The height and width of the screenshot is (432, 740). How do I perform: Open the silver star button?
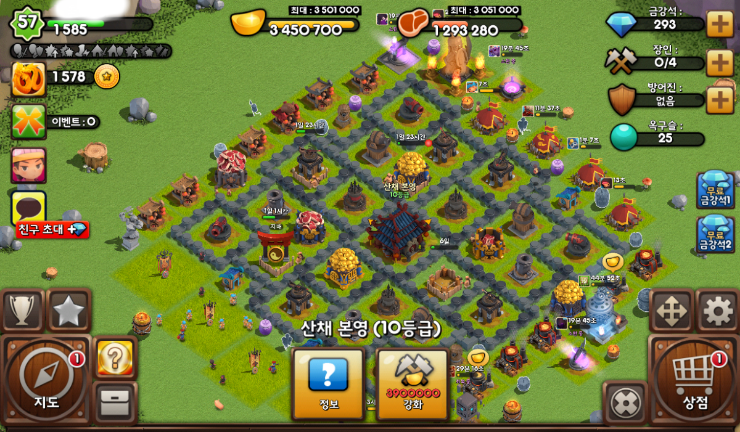click(x=69, y=310)
